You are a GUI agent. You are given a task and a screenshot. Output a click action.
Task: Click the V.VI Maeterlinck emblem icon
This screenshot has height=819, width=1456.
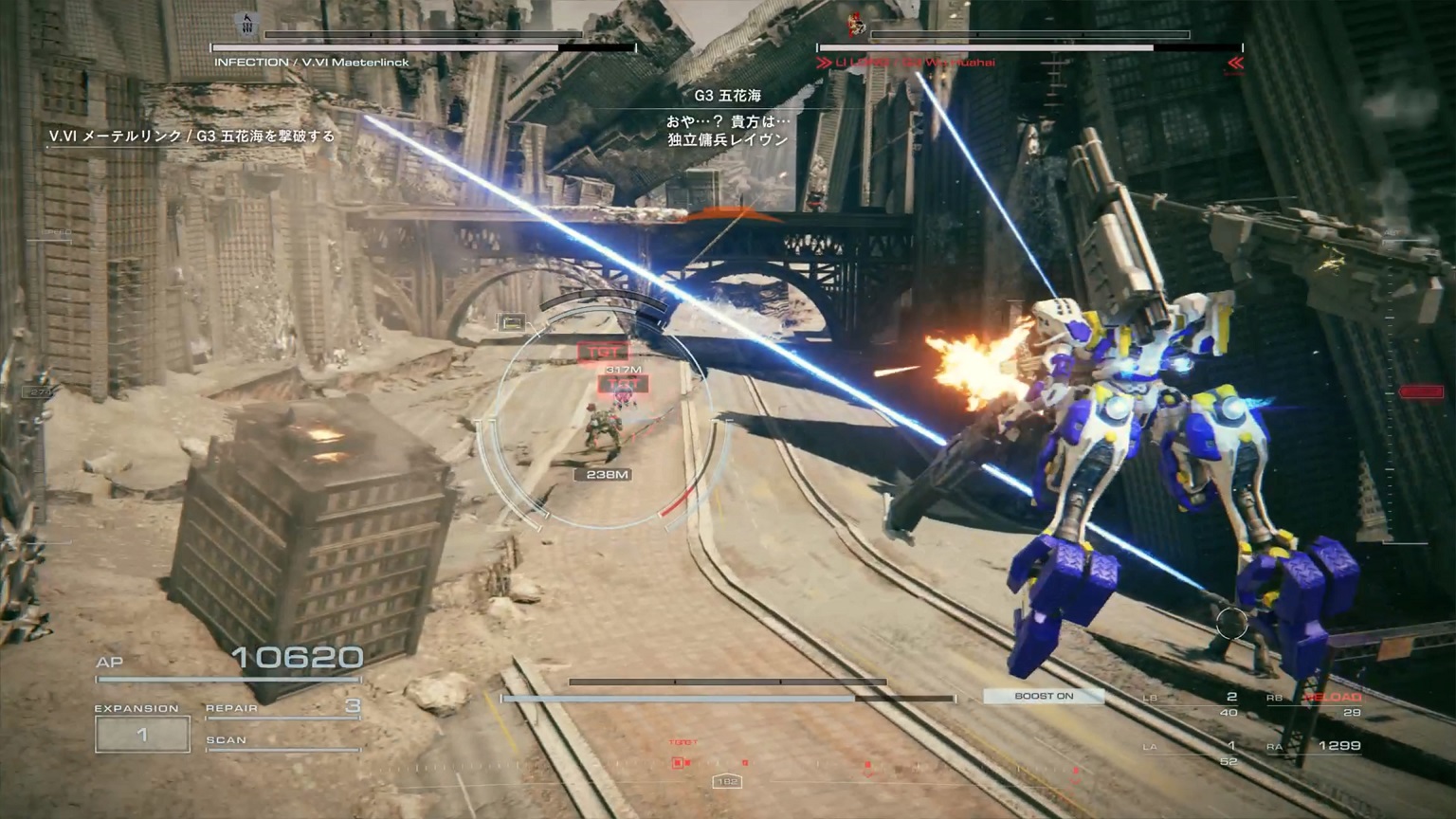247,24
